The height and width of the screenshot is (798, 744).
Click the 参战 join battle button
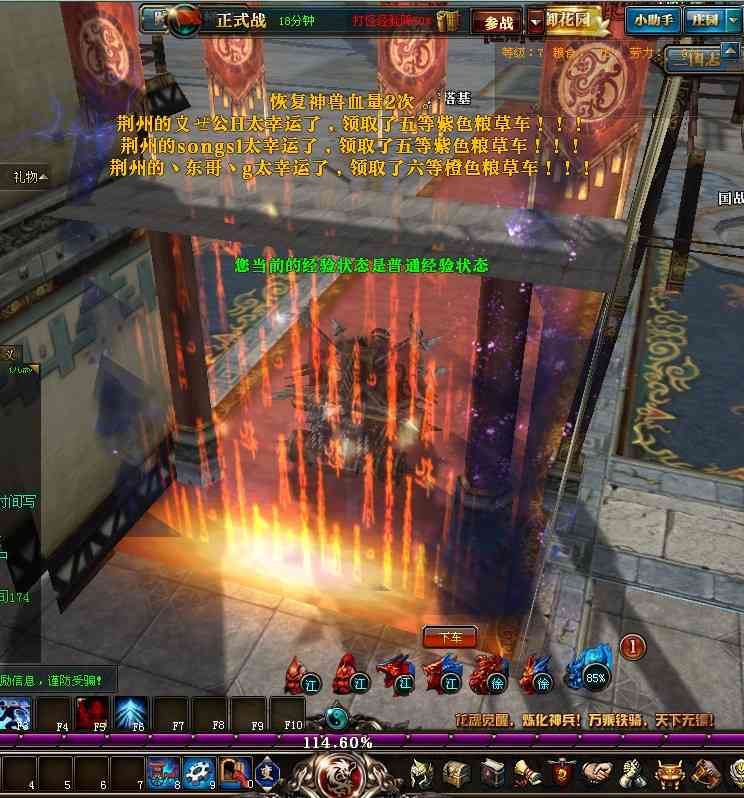(497, 21)
